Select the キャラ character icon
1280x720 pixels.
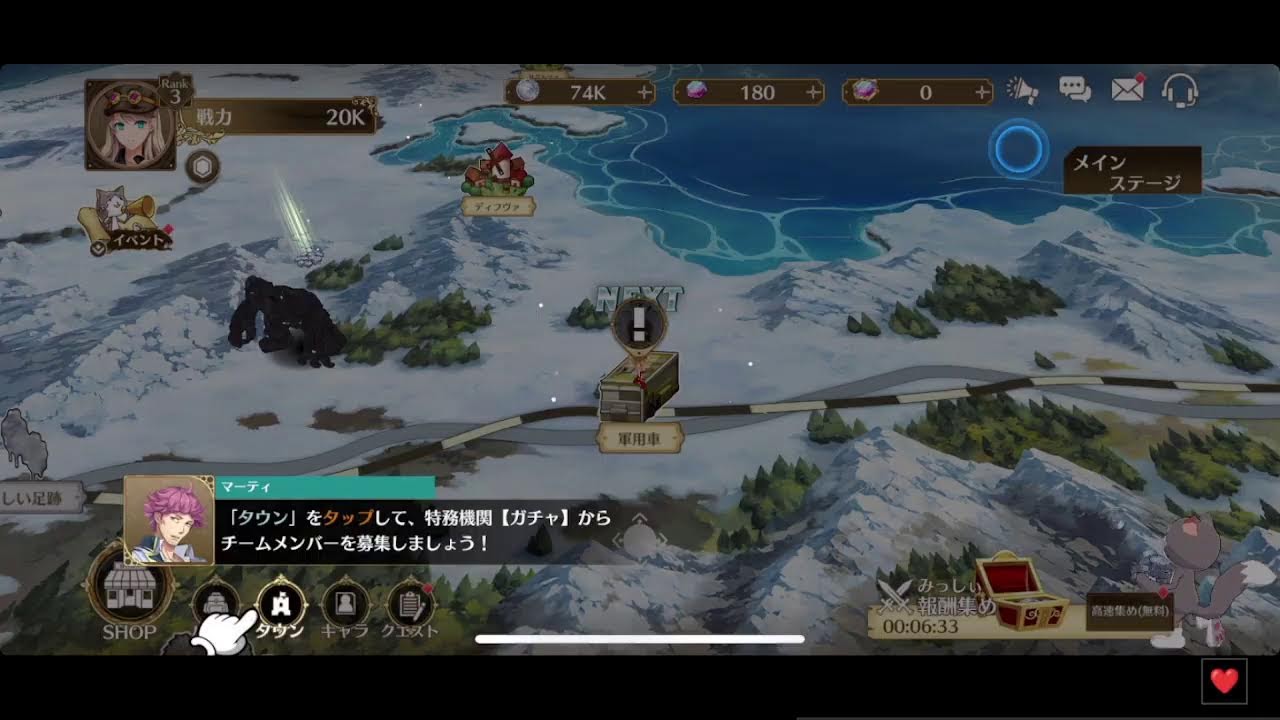pos(344,604)
